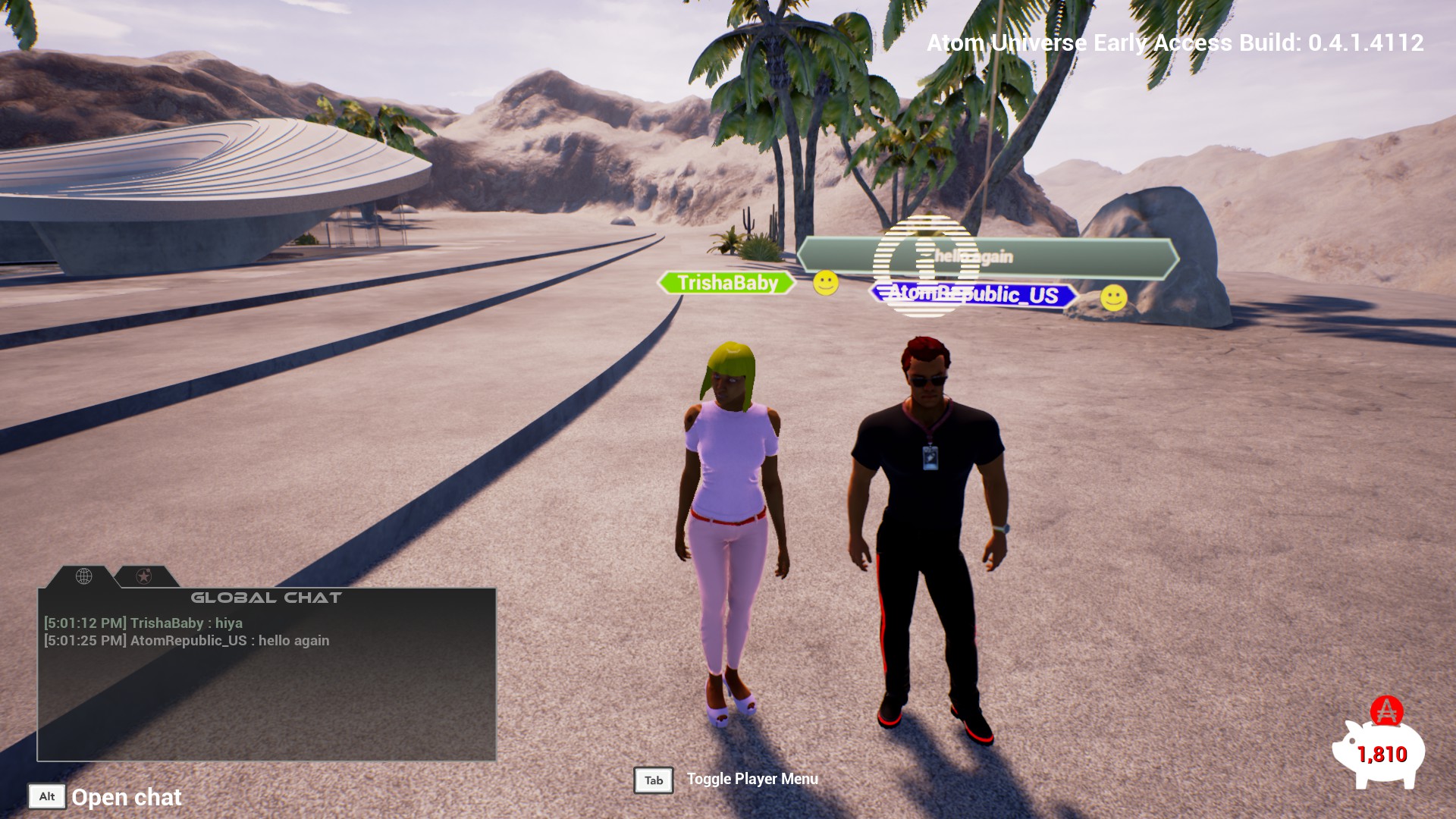
Task: Click the smiley face beside TrishaBaby
Action: click(826, 284)
